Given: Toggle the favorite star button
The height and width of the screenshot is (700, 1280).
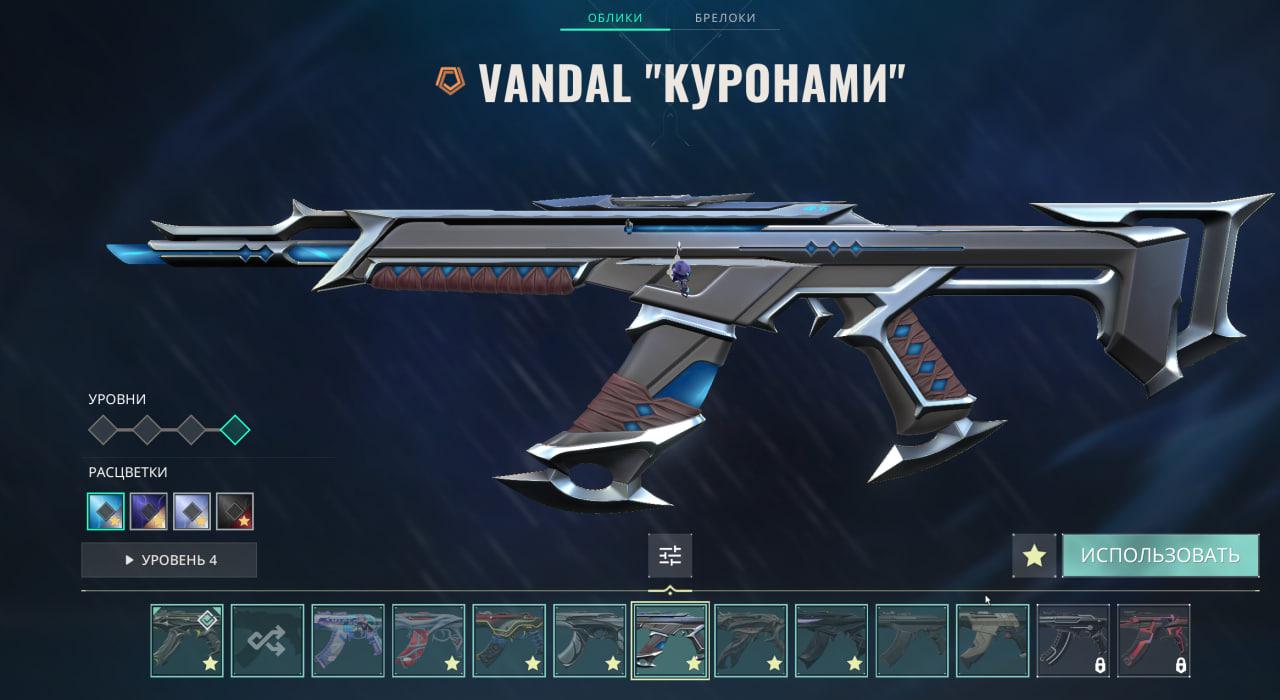Looking at the screenshot, I should [1034, 556].
